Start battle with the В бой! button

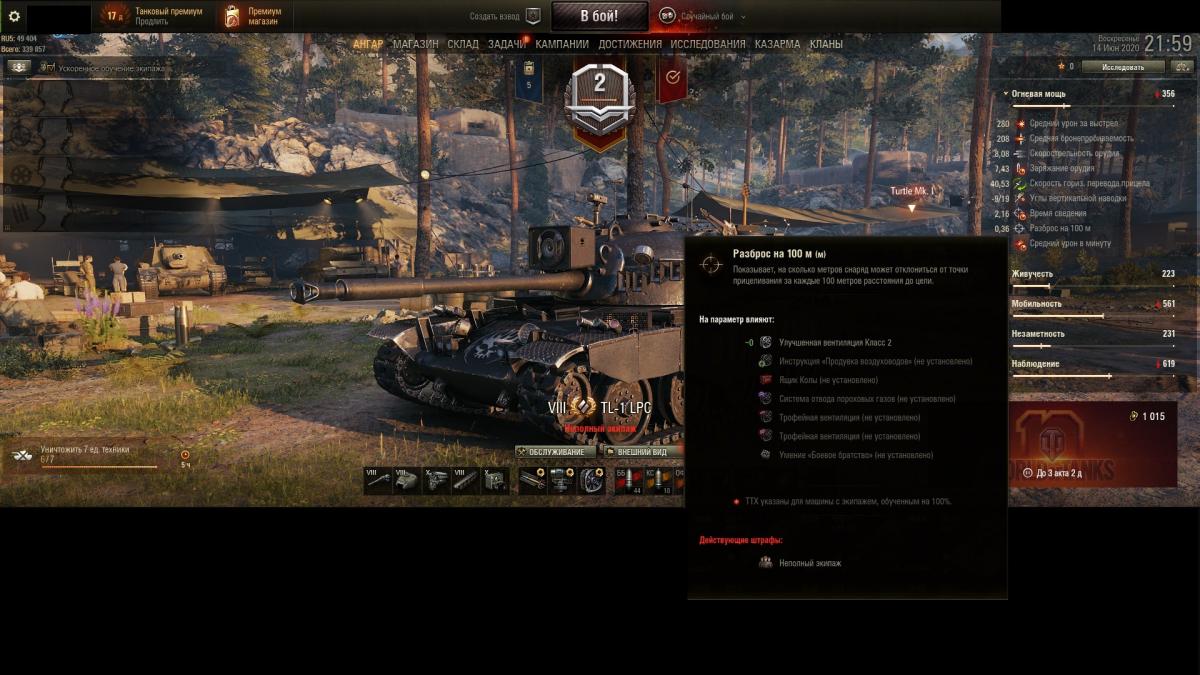click(598, 16)
